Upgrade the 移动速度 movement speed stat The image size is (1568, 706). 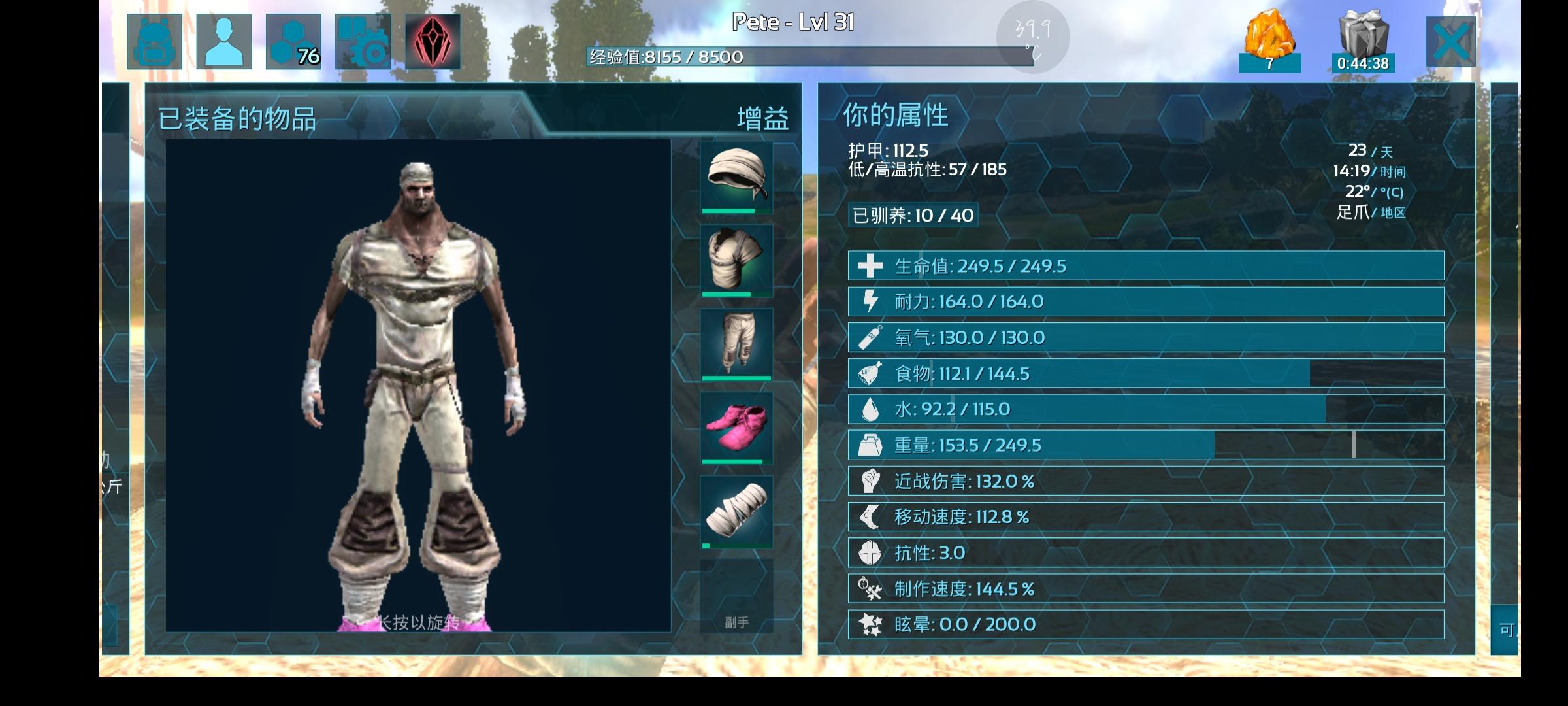click(x=1145, y=517)
